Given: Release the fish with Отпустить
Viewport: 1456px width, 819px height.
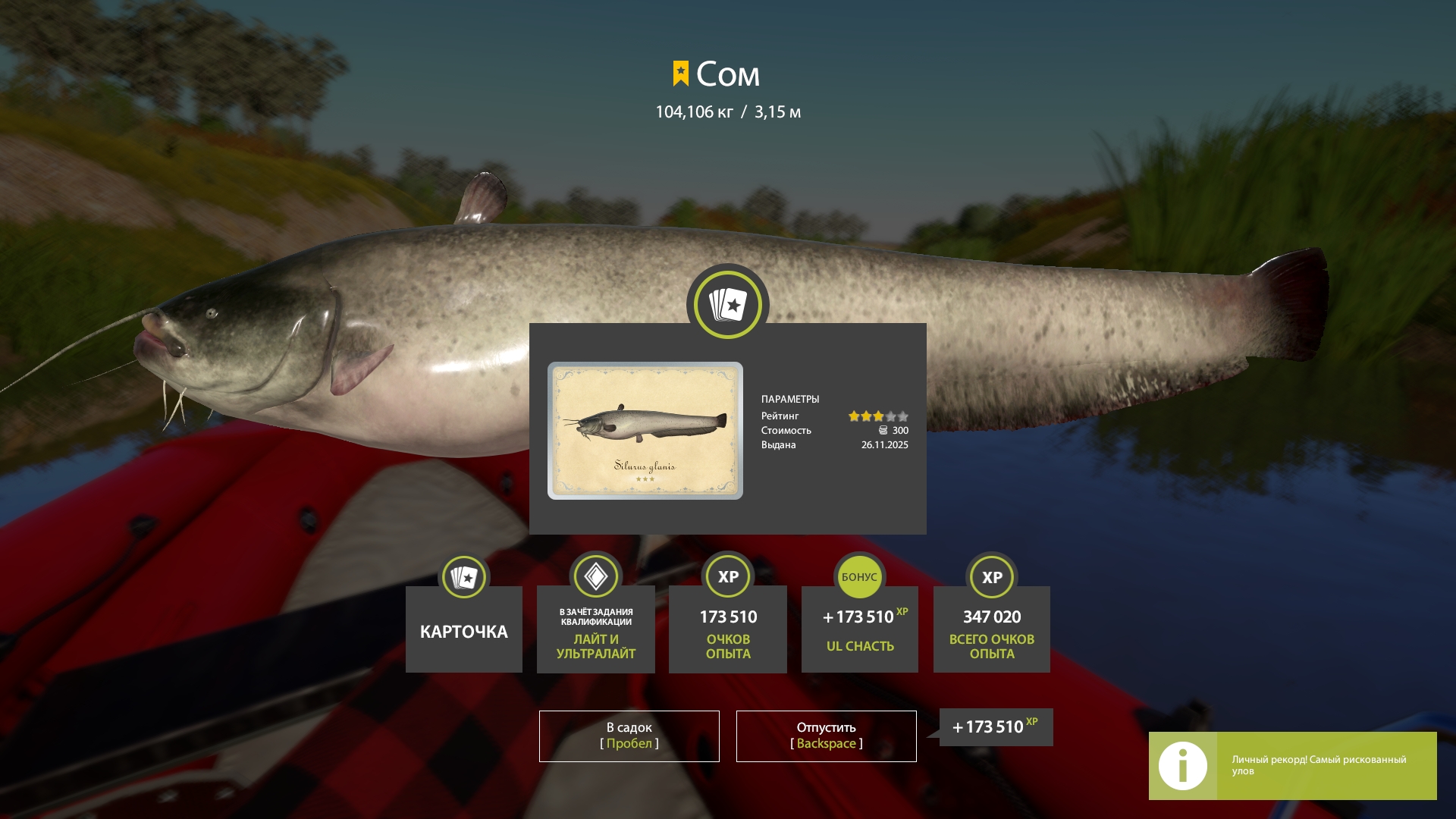Looking at the screenshot, I should tap(826, 736).
